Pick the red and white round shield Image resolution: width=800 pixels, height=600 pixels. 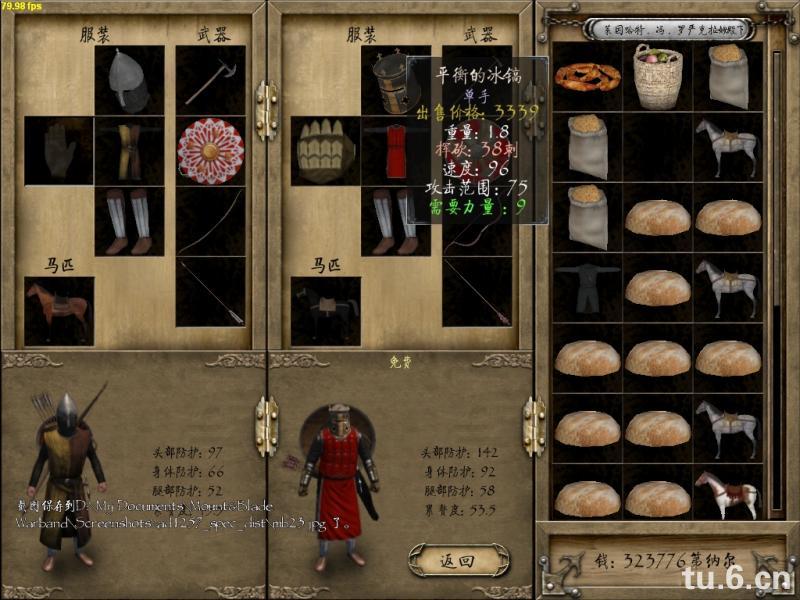point(210,151)
